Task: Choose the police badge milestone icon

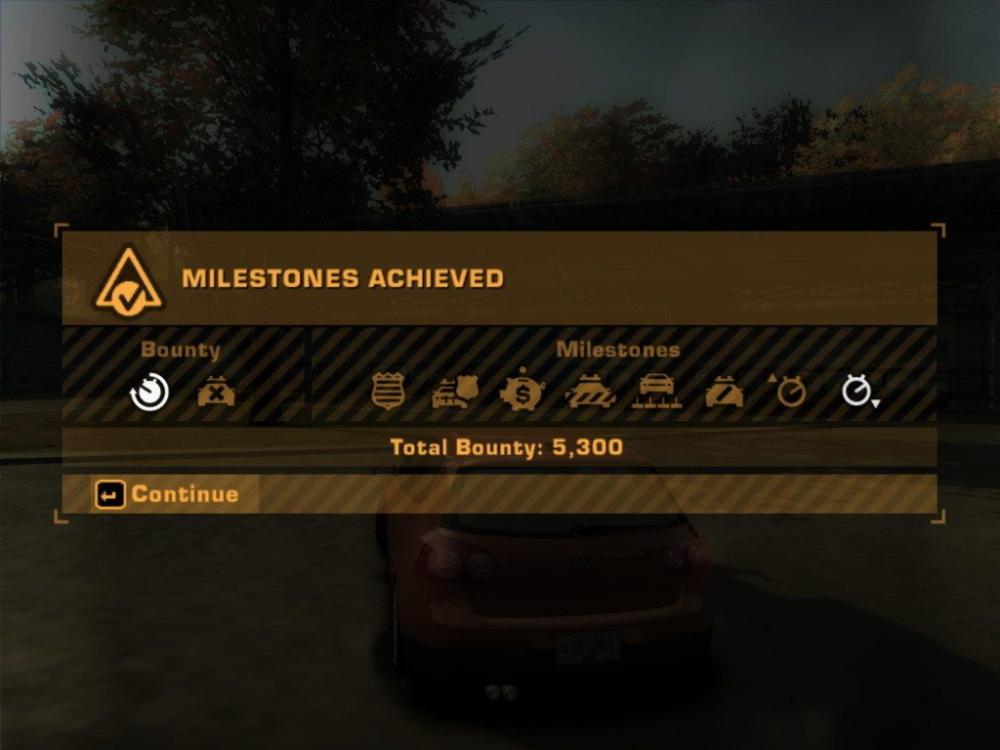Action: (387, 392)
